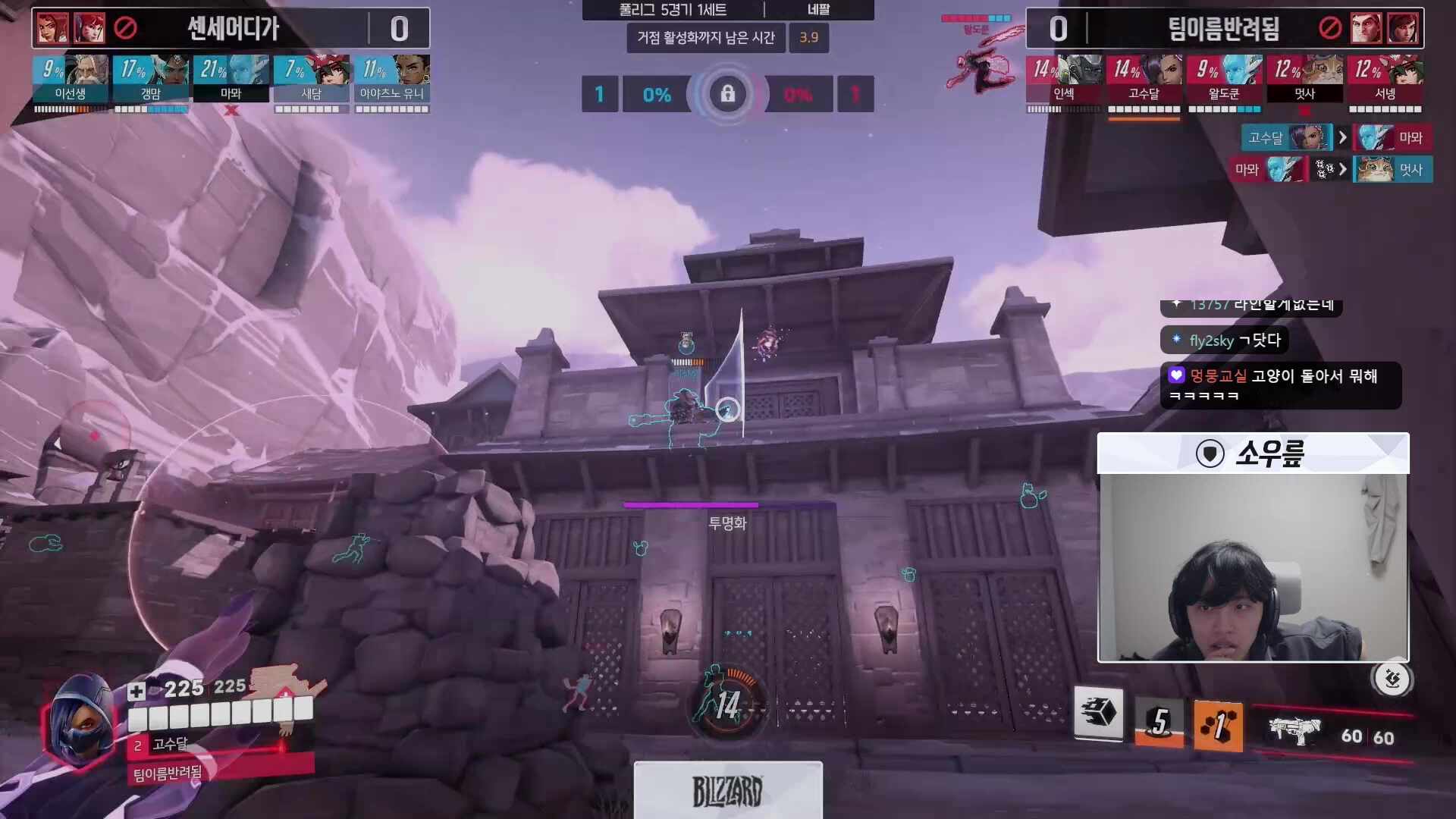1456x819 pixels.
Task: Click the orange ability icon showing 1
Action: pyautogui.click(x=1218, y=726)
